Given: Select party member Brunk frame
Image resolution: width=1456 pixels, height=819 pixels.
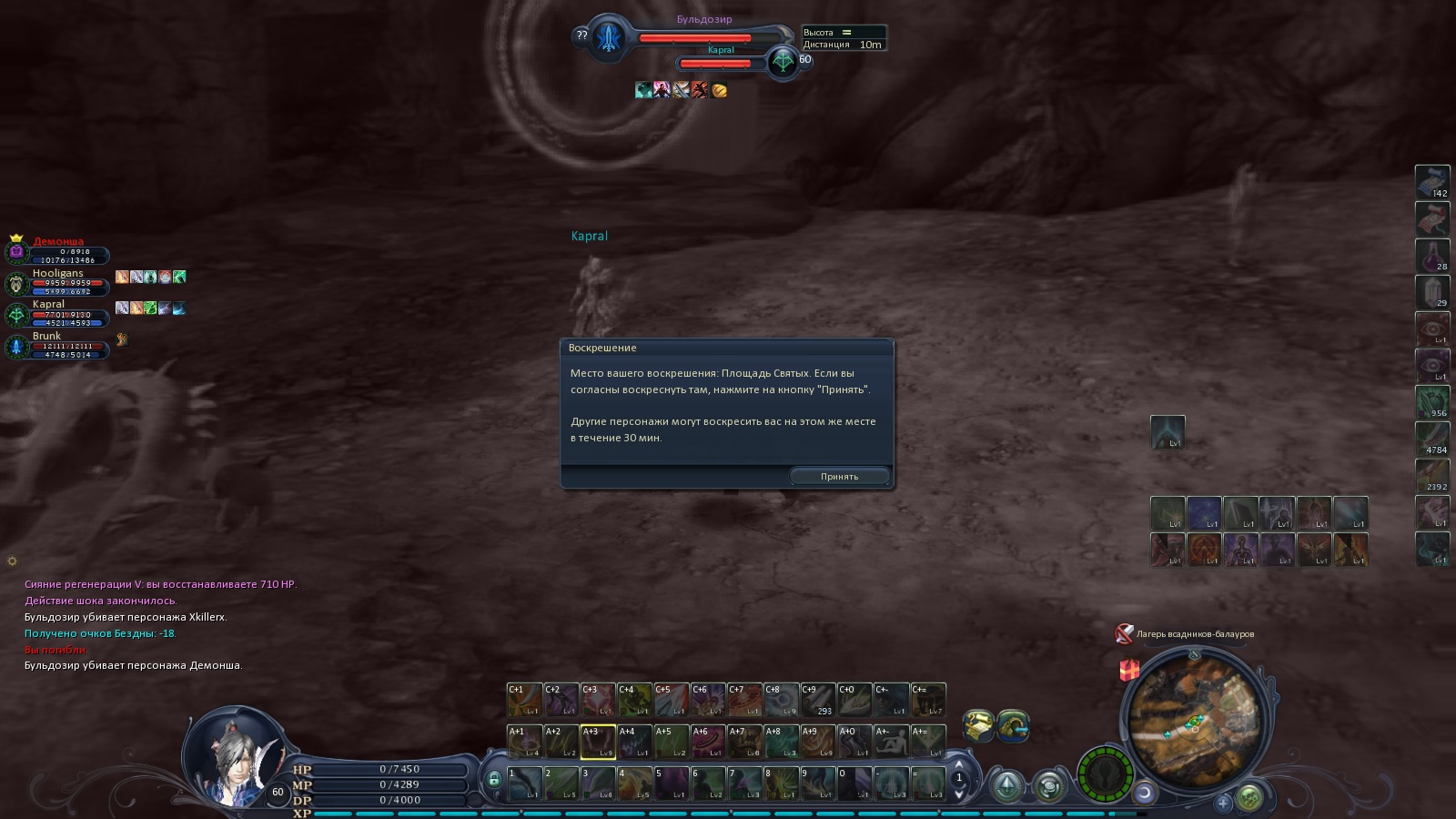Looking at the screenshot, I should click(x=58, y=346).
